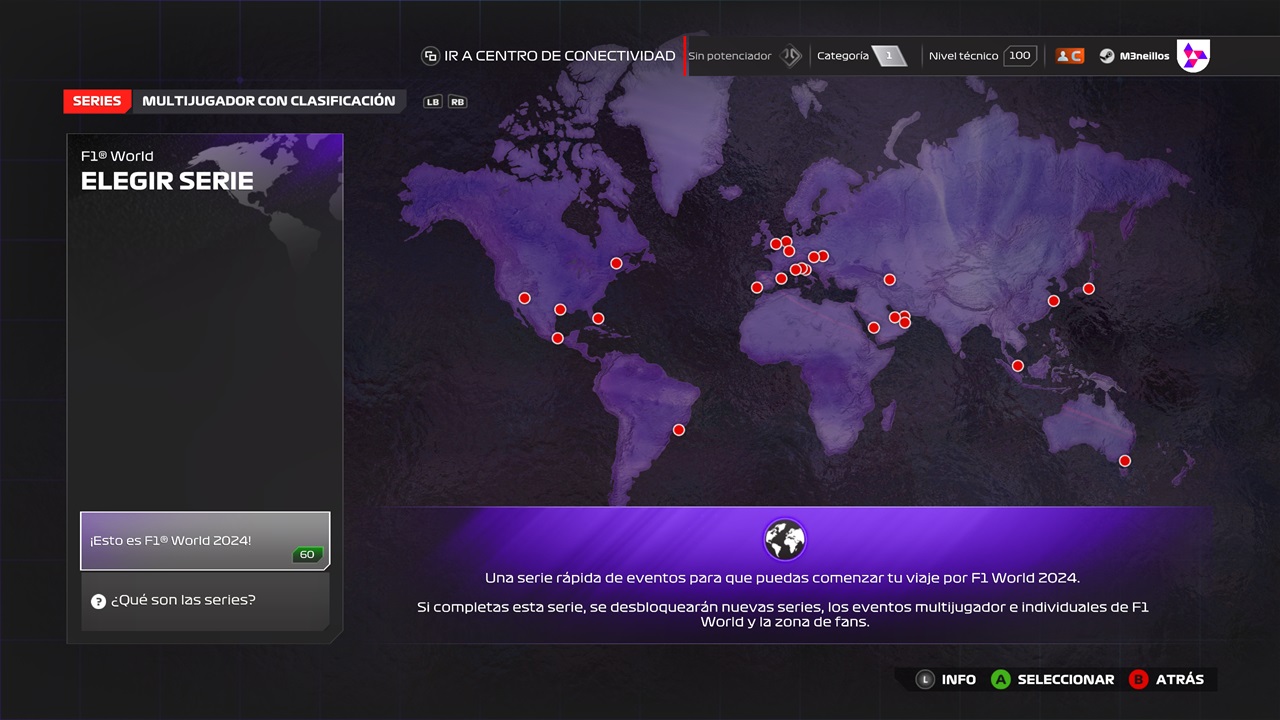Viewport: 1280px width, 720px height.
Task: Show the Info panel
Action: click(x=946, y=679)
